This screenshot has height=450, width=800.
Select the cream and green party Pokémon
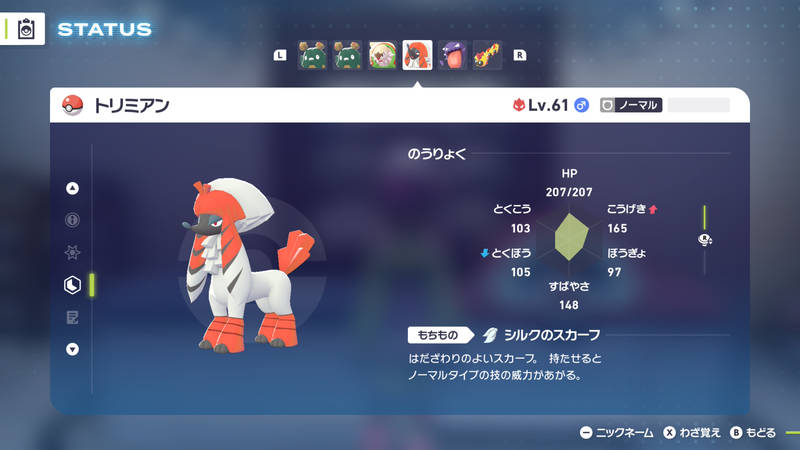coord(382,55)
